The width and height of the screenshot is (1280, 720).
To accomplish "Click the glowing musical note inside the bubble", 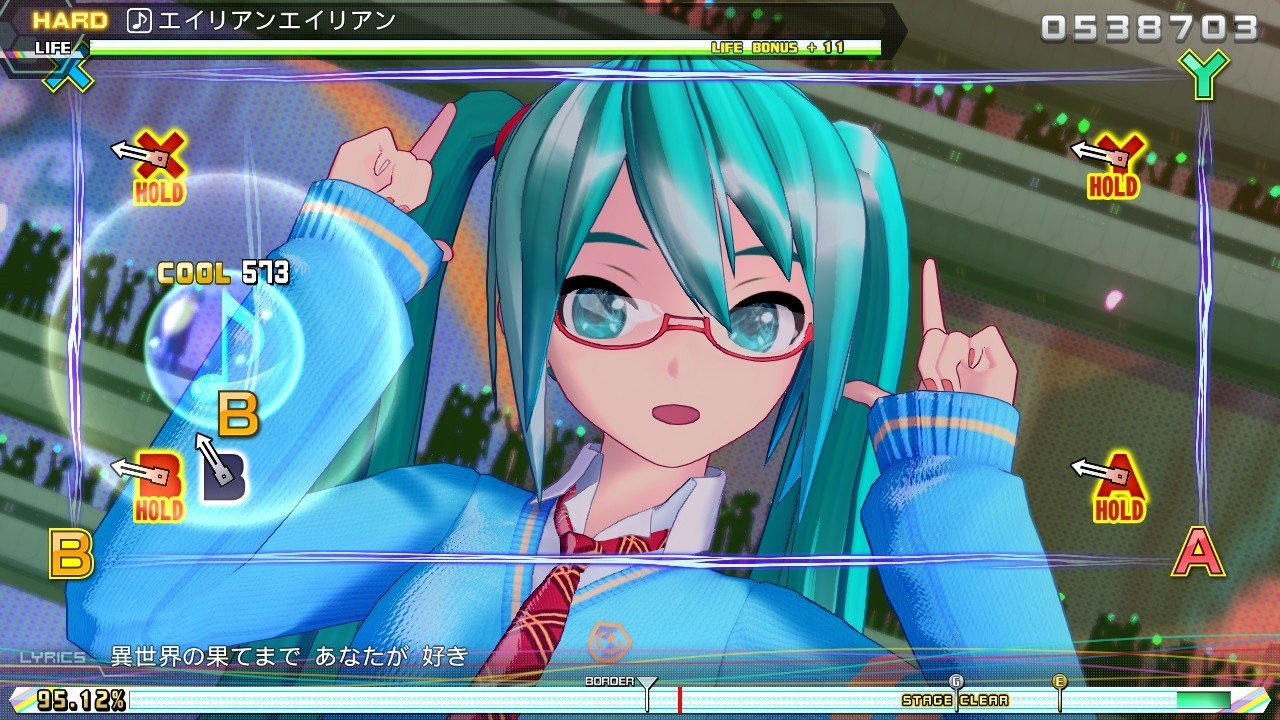I will (227, 344).
